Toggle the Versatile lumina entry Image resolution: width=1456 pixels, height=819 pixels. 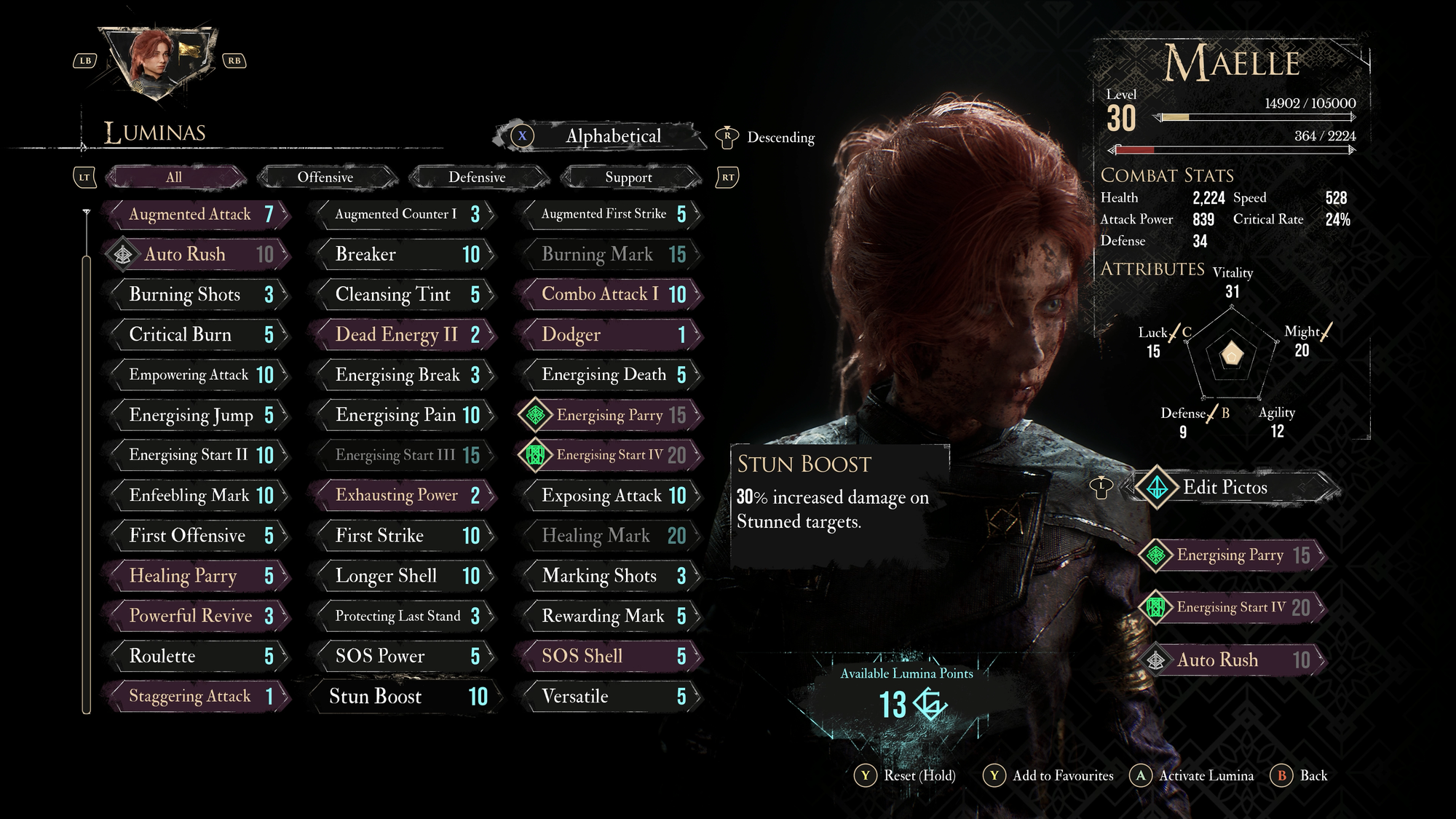pos(612,697)
